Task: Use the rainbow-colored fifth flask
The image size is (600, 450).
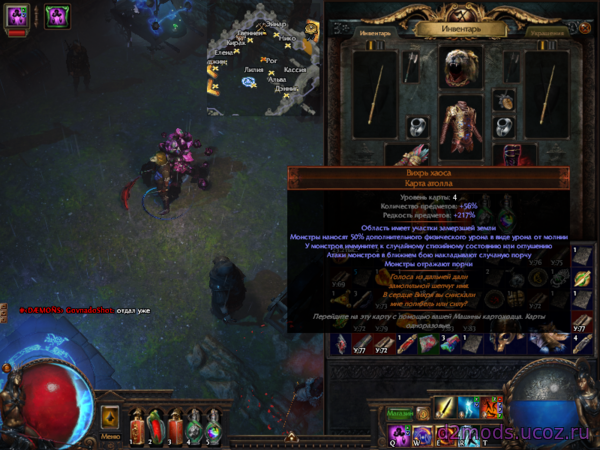Action: tap(212, 427)
